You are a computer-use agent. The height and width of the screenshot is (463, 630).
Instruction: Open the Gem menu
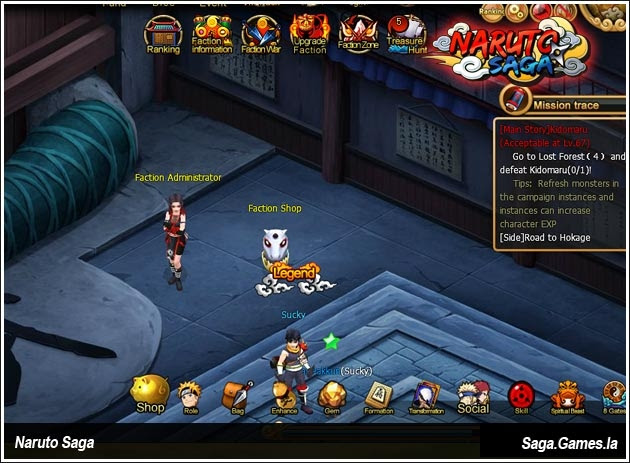331,395
